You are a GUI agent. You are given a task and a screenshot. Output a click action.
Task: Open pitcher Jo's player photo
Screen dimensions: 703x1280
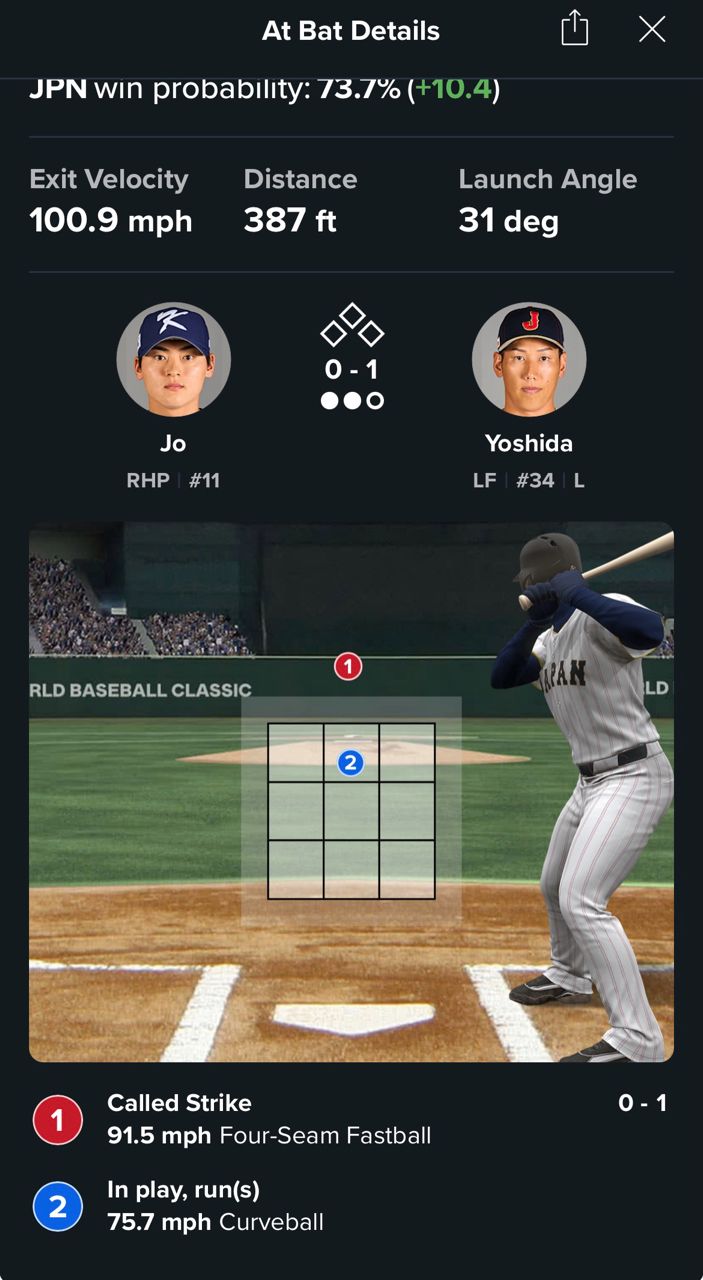pyautogui.click(x=174, y=359)
